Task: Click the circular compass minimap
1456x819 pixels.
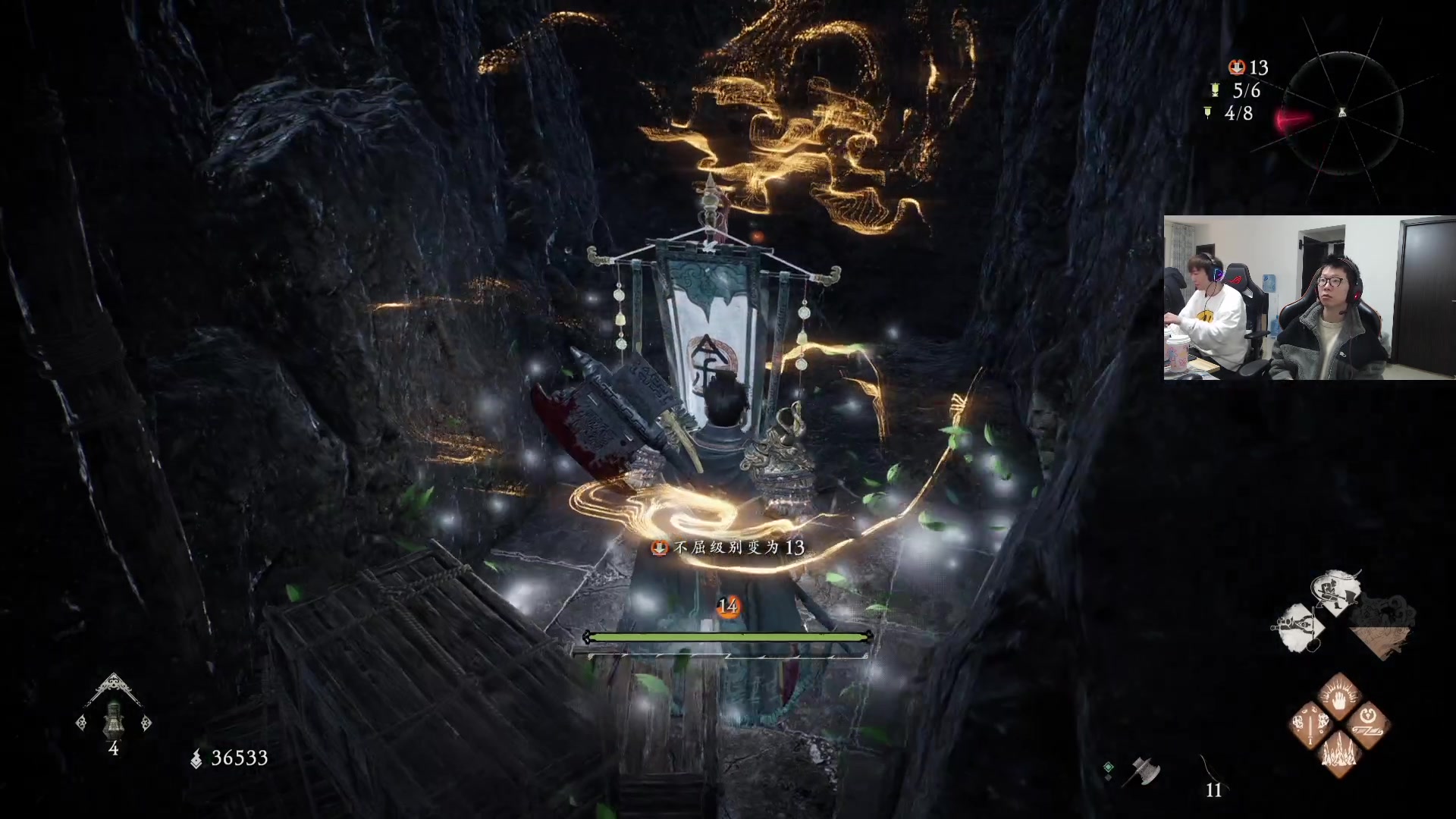Action: 1342,114
